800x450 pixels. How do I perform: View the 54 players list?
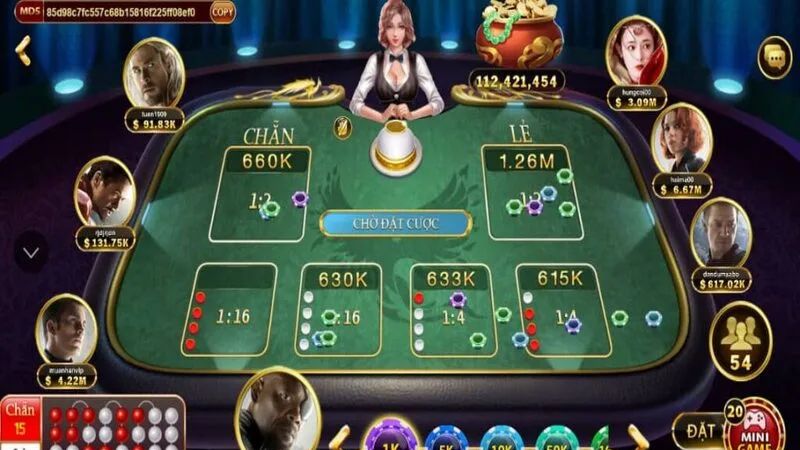point(740,340)
